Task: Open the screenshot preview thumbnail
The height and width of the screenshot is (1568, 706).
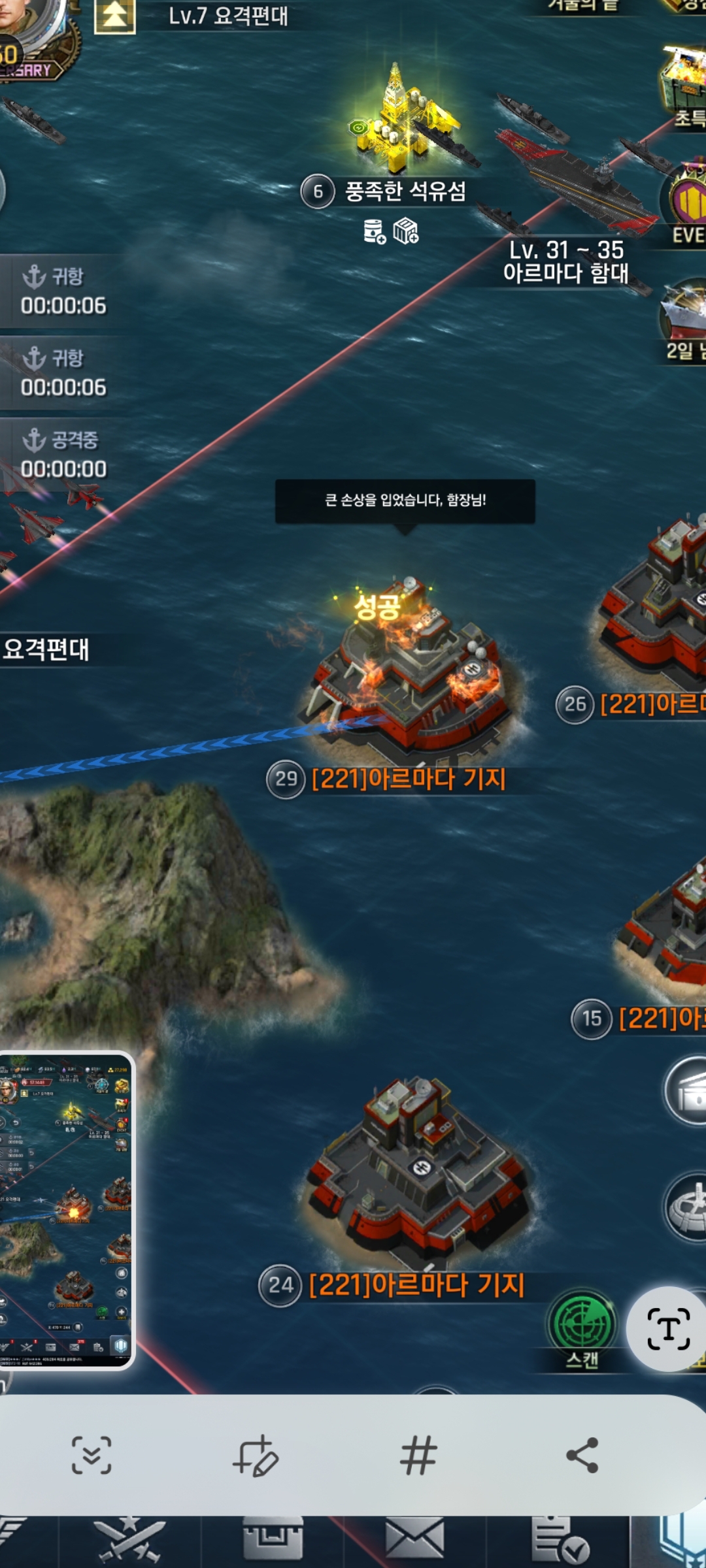Action: (x=67, y=1210)
